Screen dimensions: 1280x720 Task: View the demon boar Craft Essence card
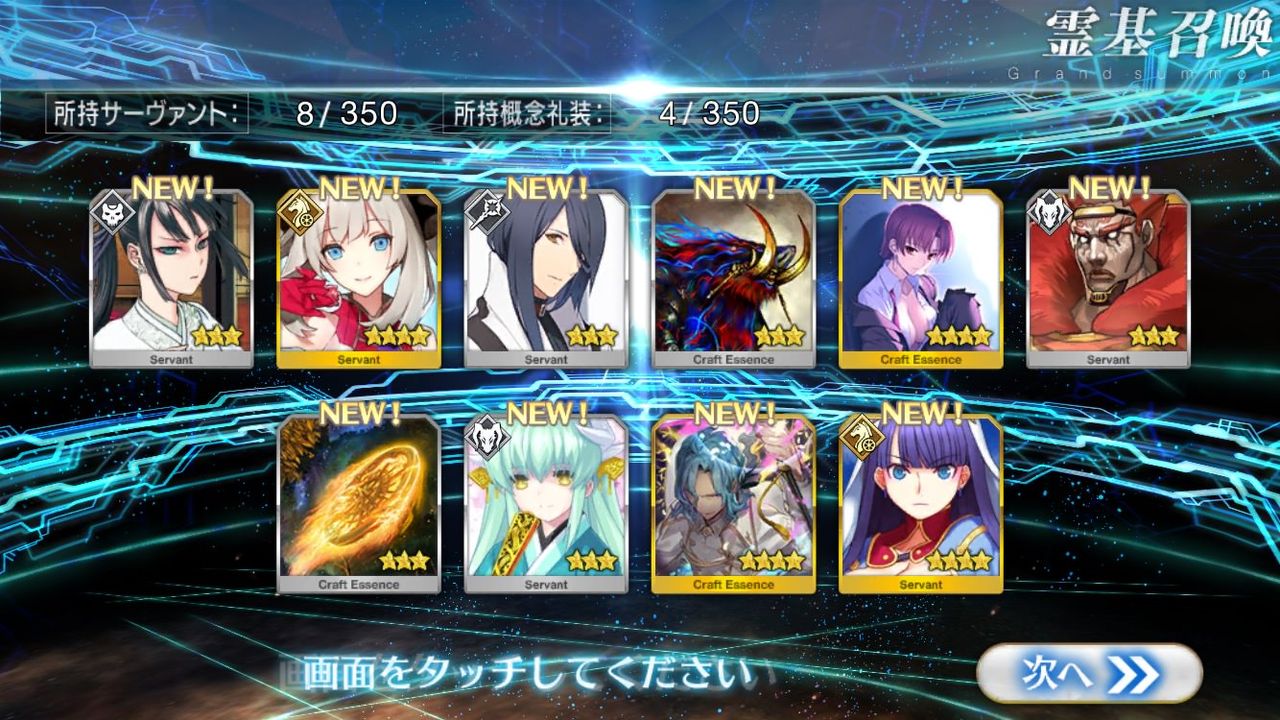(x=733, y=275)
